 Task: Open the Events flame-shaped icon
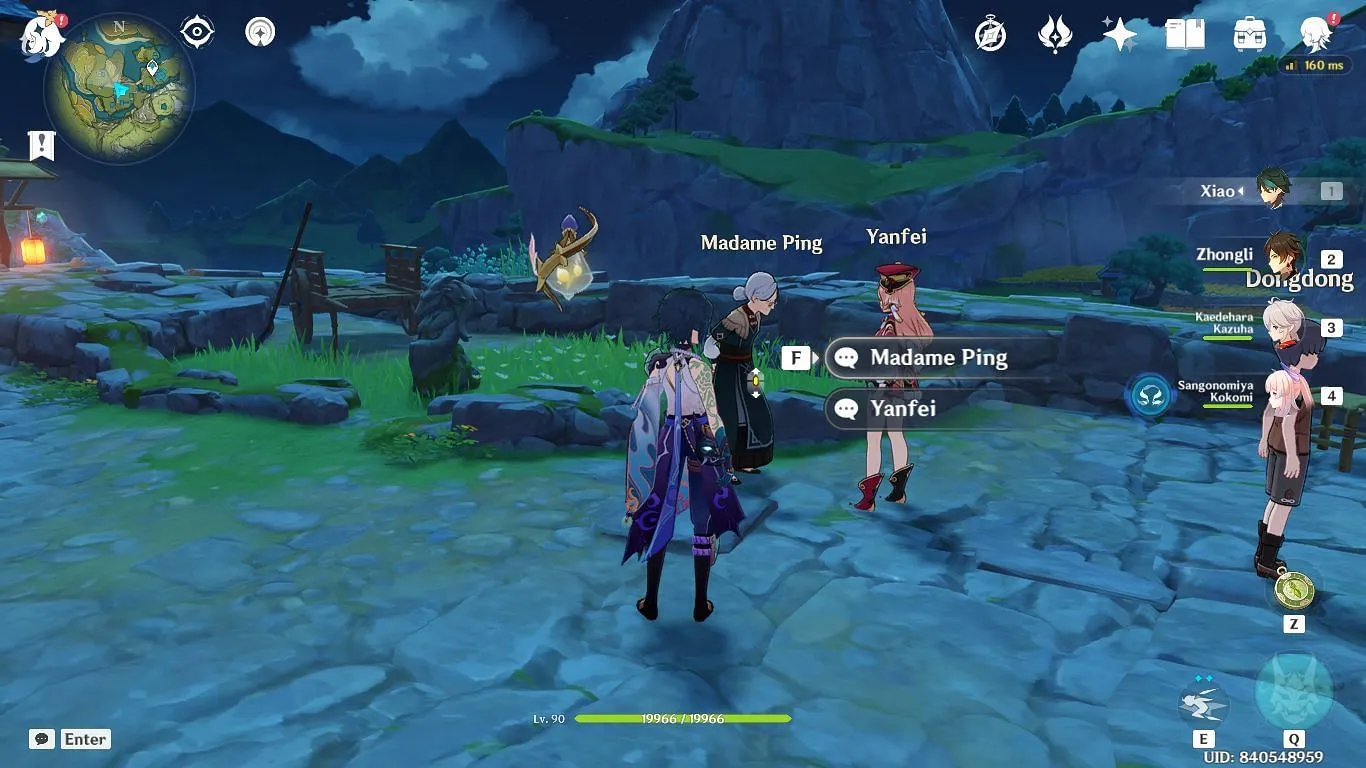pos(1055,35)
